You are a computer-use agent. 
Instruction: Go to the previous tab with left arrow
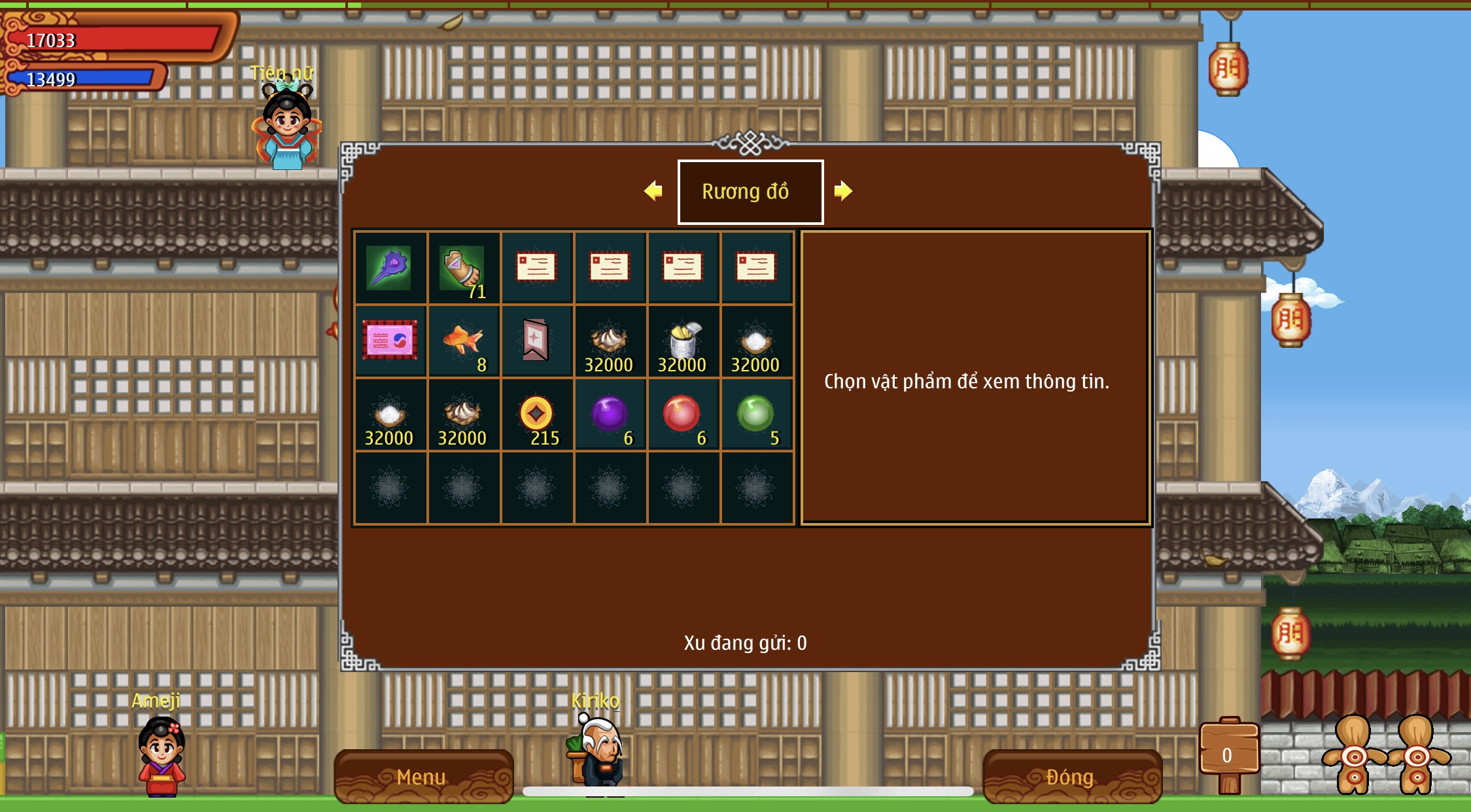click(653, 191)
